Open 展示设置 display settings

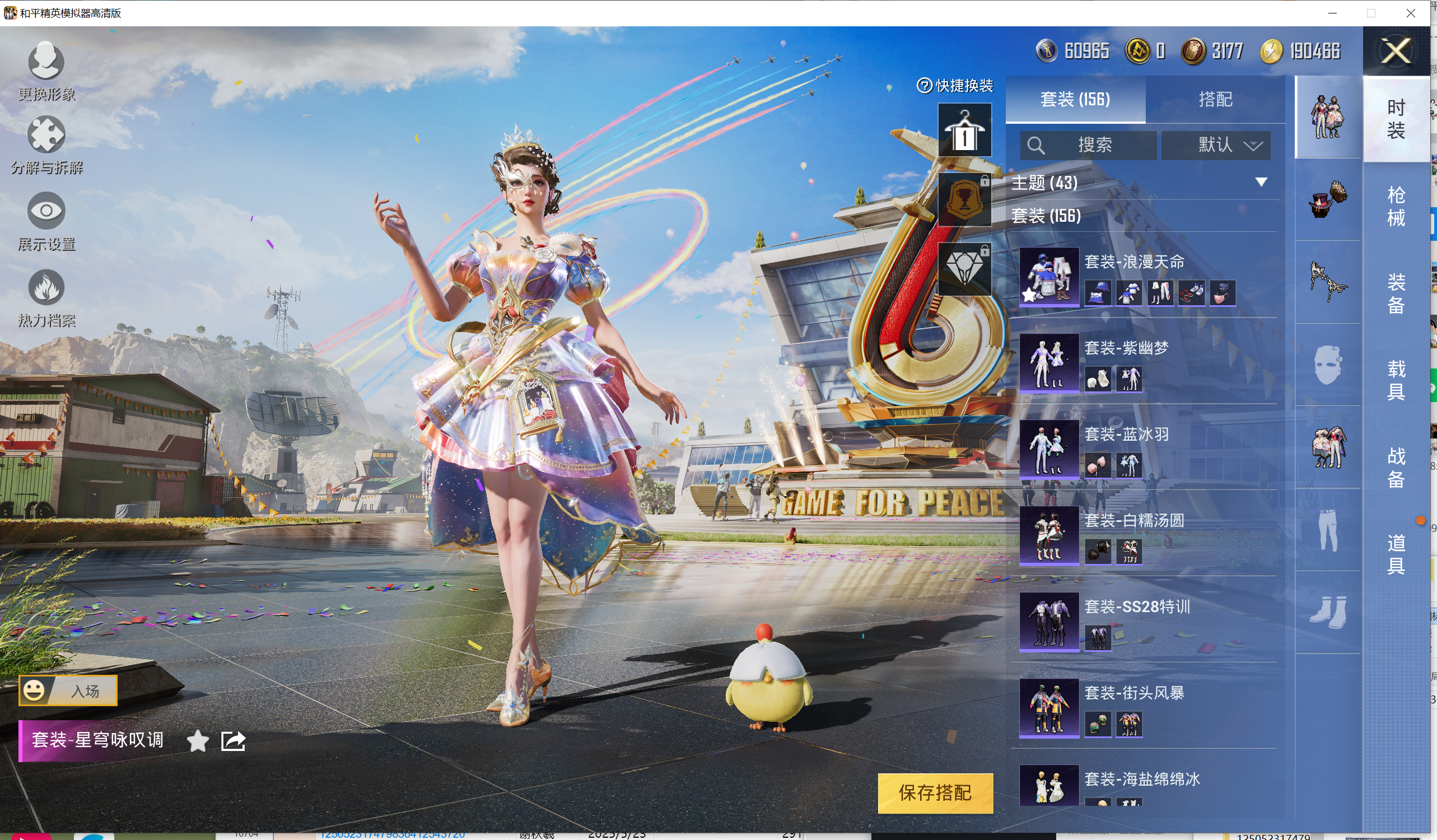pos(46,221)
